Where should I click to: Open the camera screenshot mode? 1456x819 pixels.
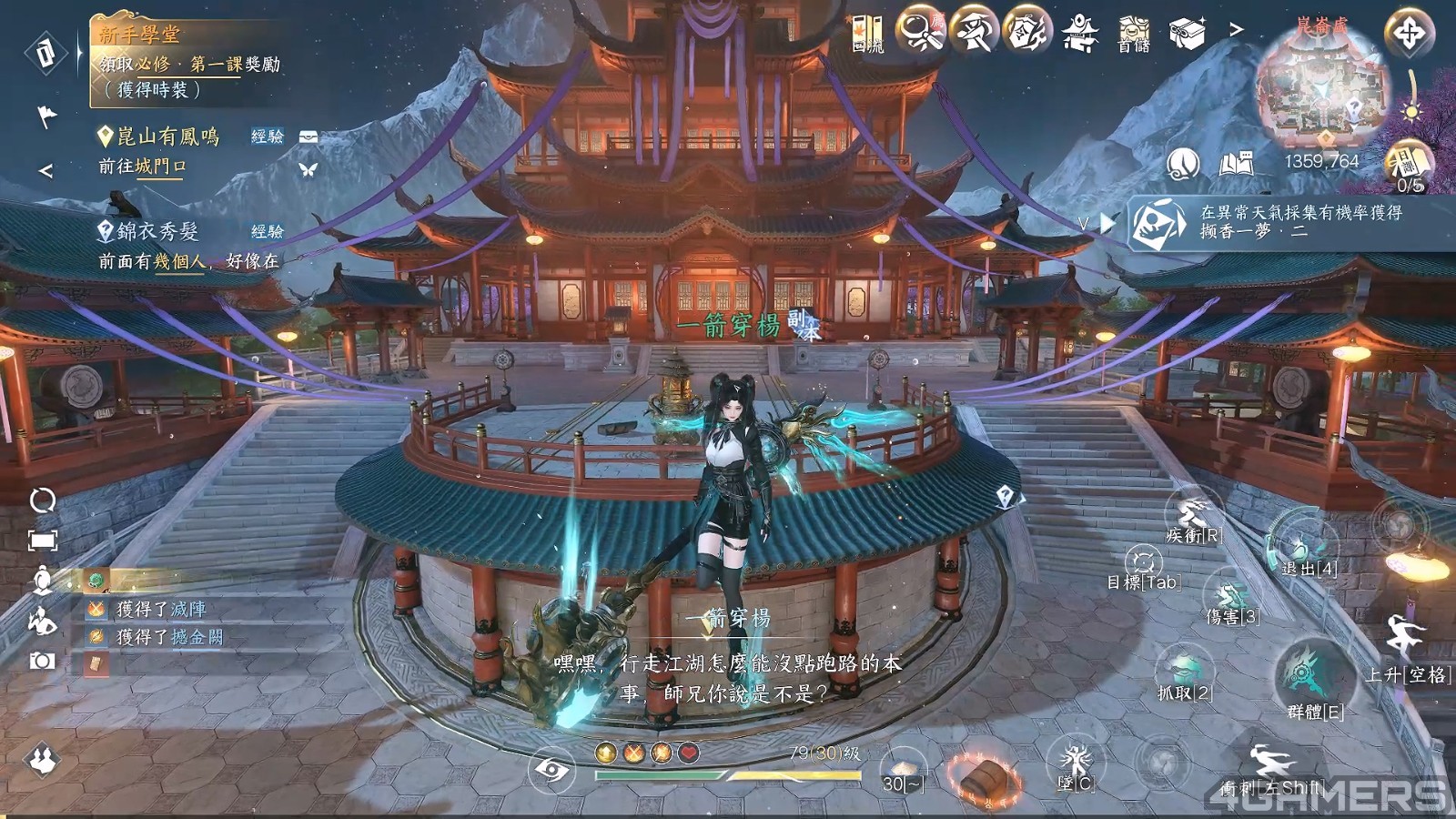click(42, 661)
